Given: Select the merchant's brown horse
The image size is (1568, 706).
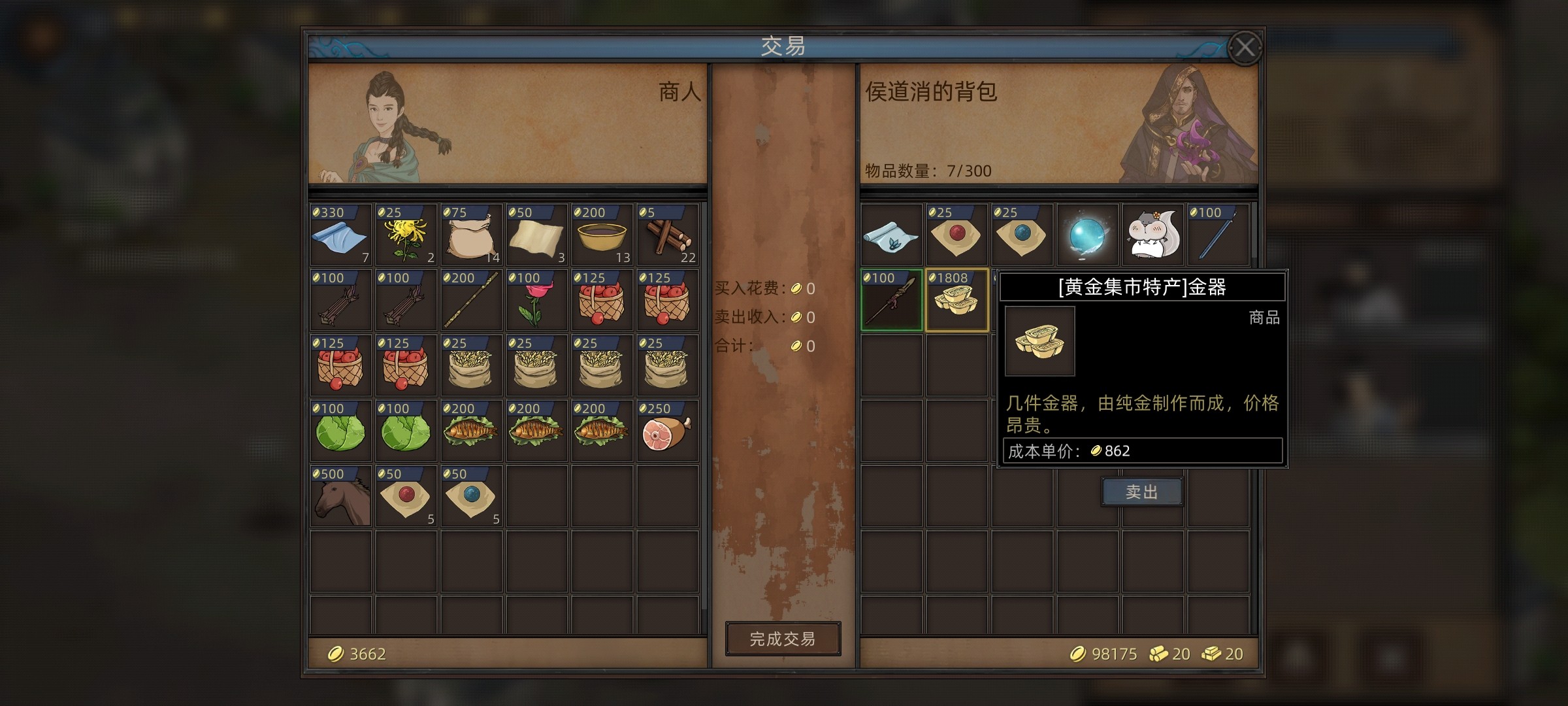Looking at the screenshot, I should [340, 497].
